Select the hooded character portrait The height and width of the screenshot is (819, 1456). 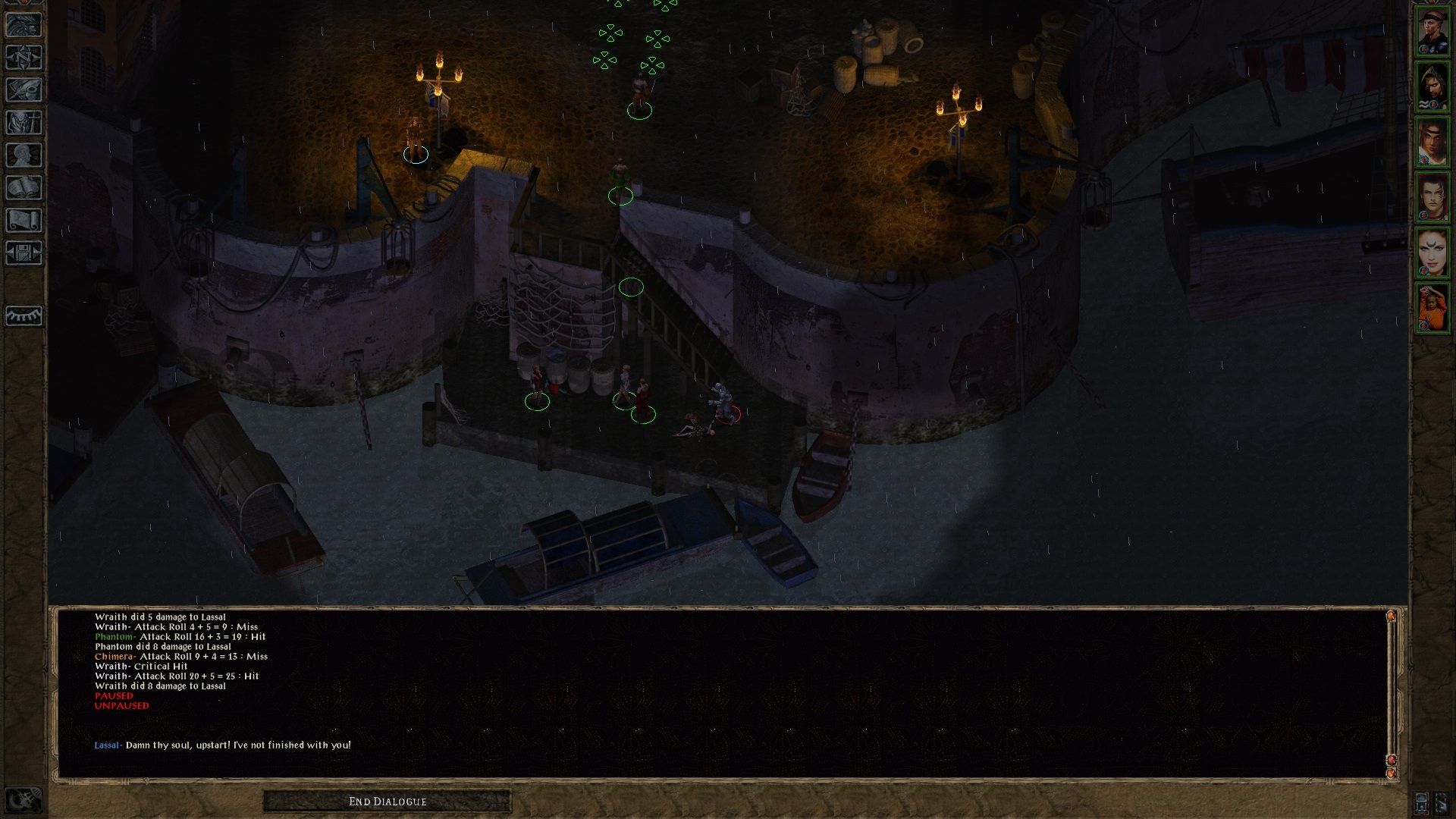coord(1432,86)
